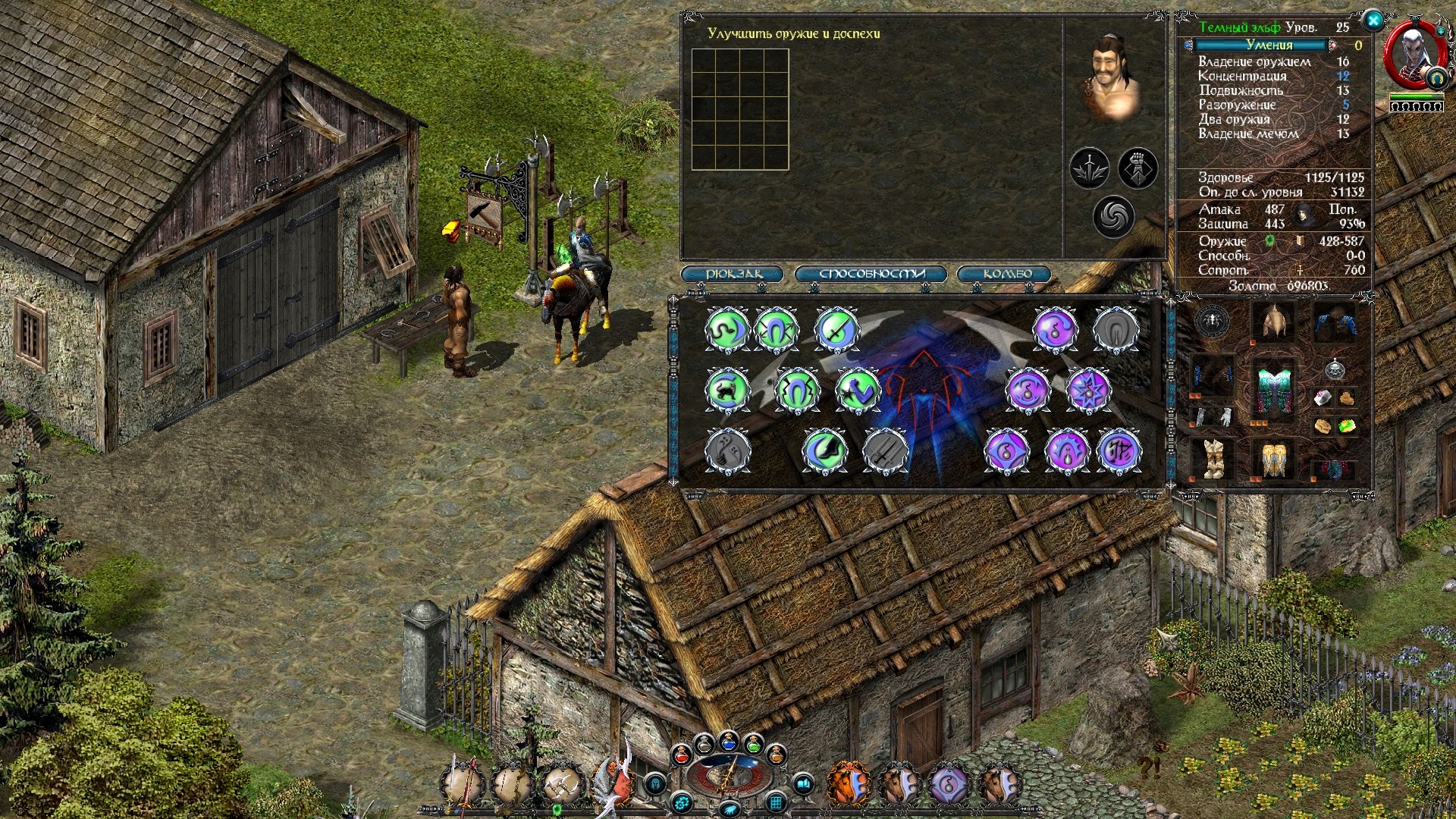Select the green snake combat art
Viewport: 1456px width, 819px height.
pyautogui.click(x=727, y=329)
